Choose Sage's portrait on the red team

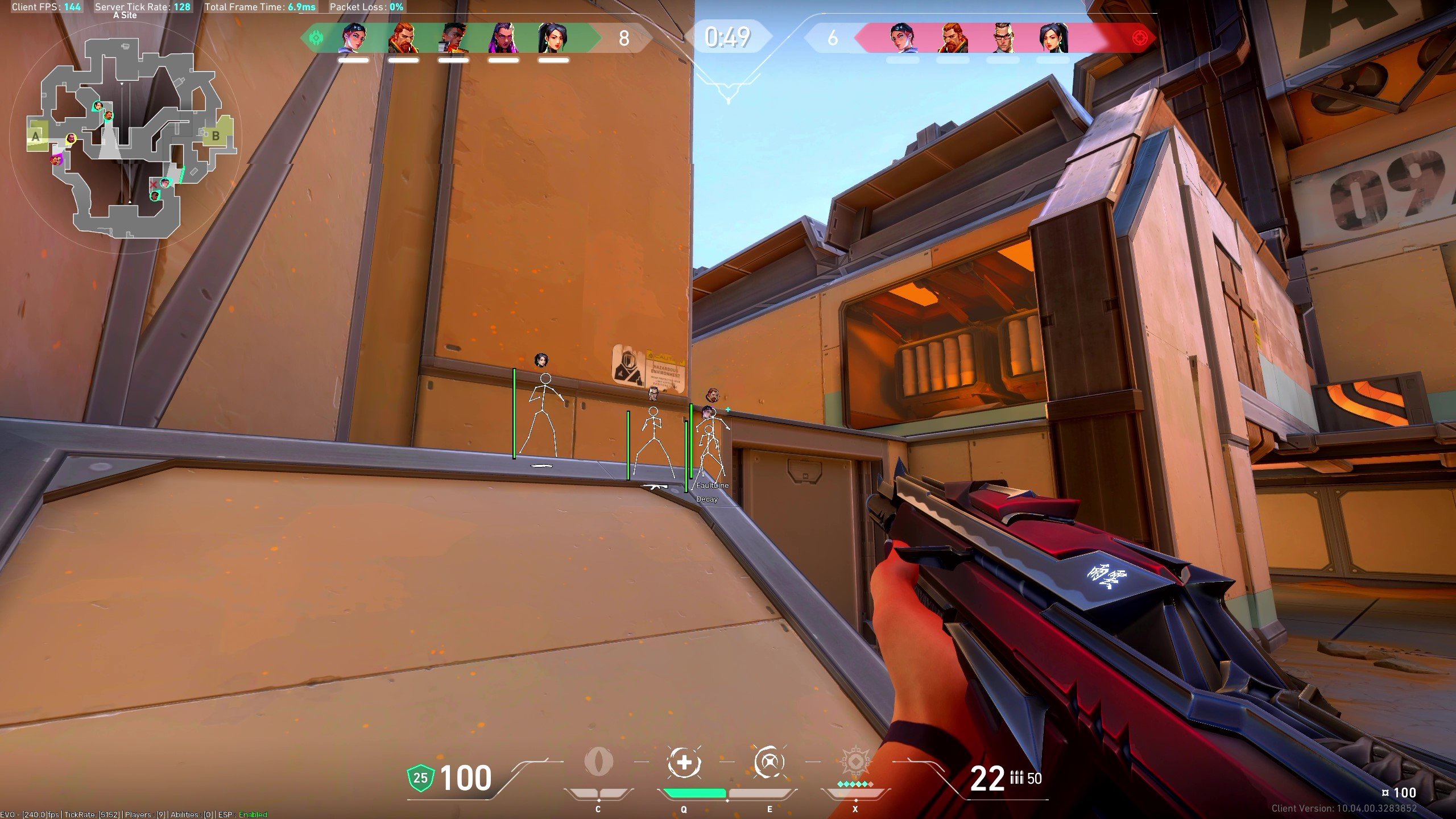click(x=1052, y=38)
